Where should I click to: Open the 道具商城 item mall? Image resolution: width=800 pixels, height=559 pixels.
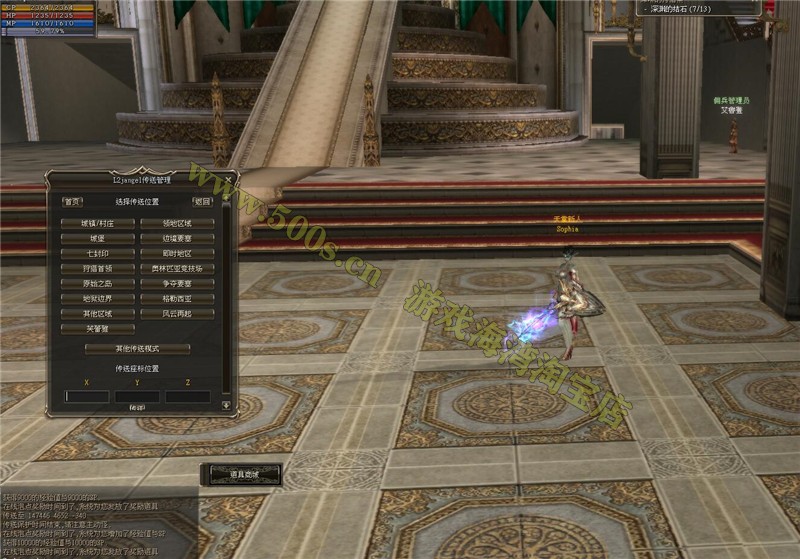(x=240, y=473)
